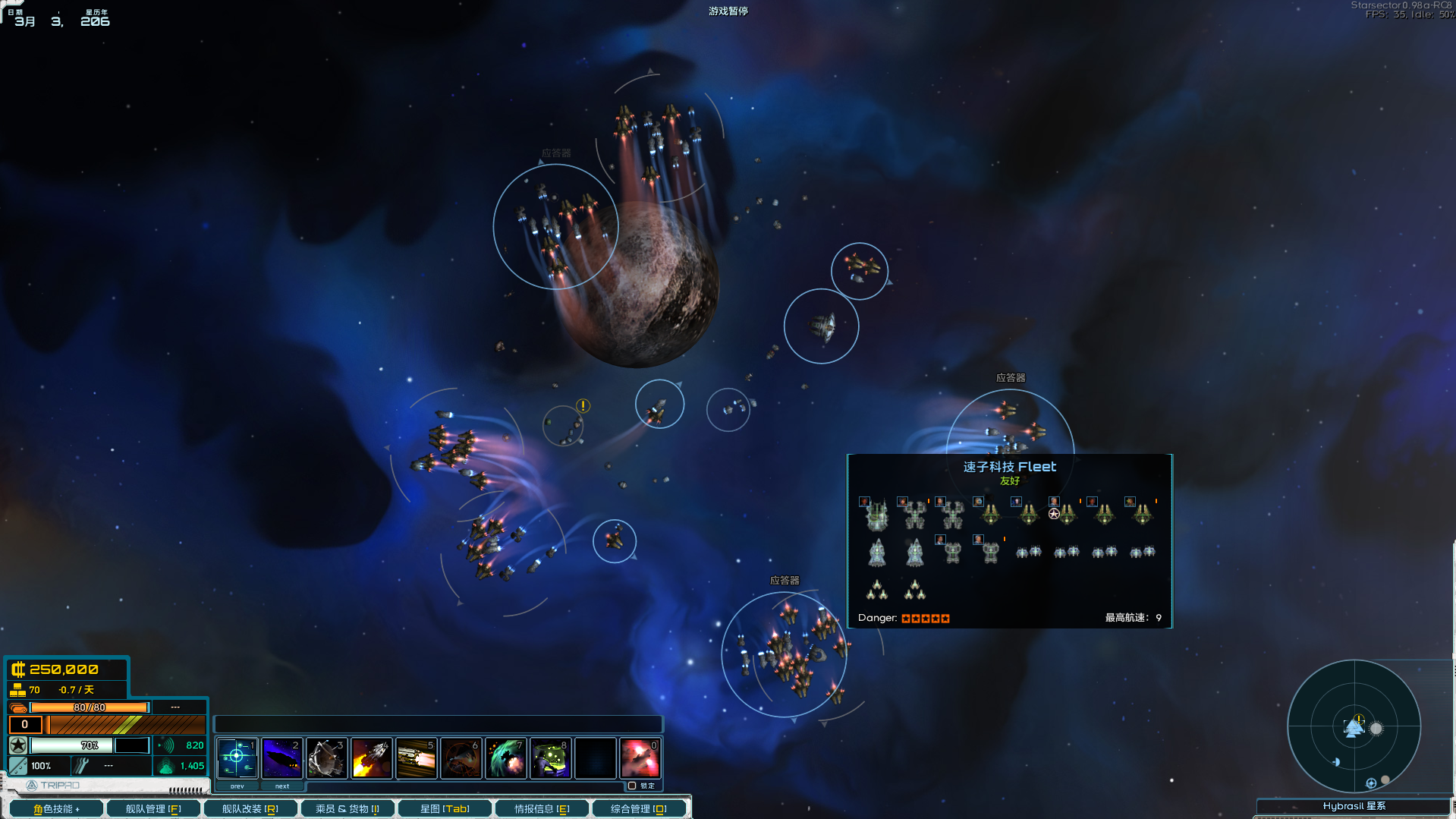Activate the red flare ability in slot 0

click(x=640, y=758)
